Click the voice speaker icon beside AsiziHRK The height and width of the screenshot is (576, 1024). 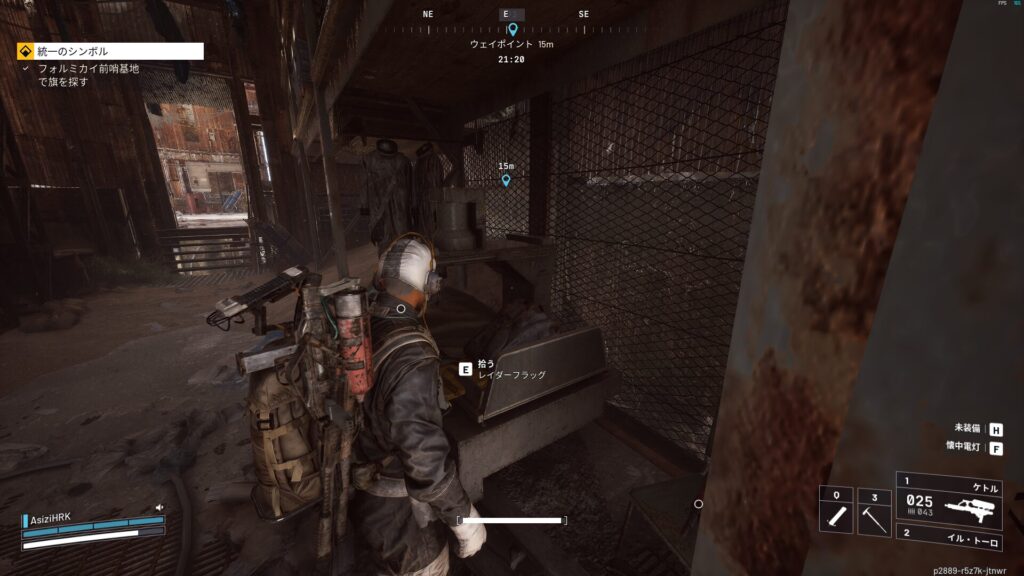click(x=158, y=507)
